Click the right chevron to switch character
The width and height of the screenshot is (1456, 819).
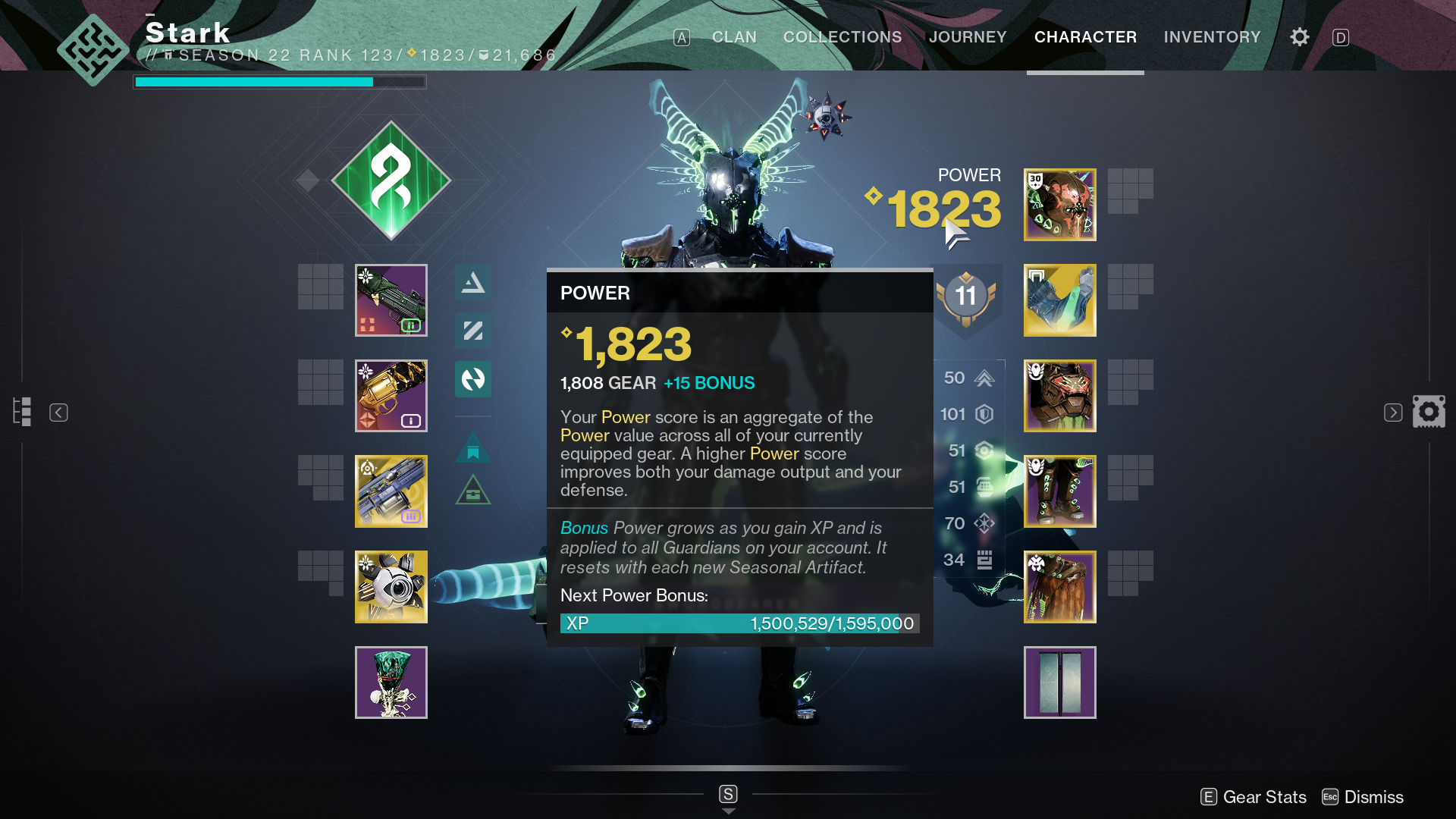(1394, 412)
